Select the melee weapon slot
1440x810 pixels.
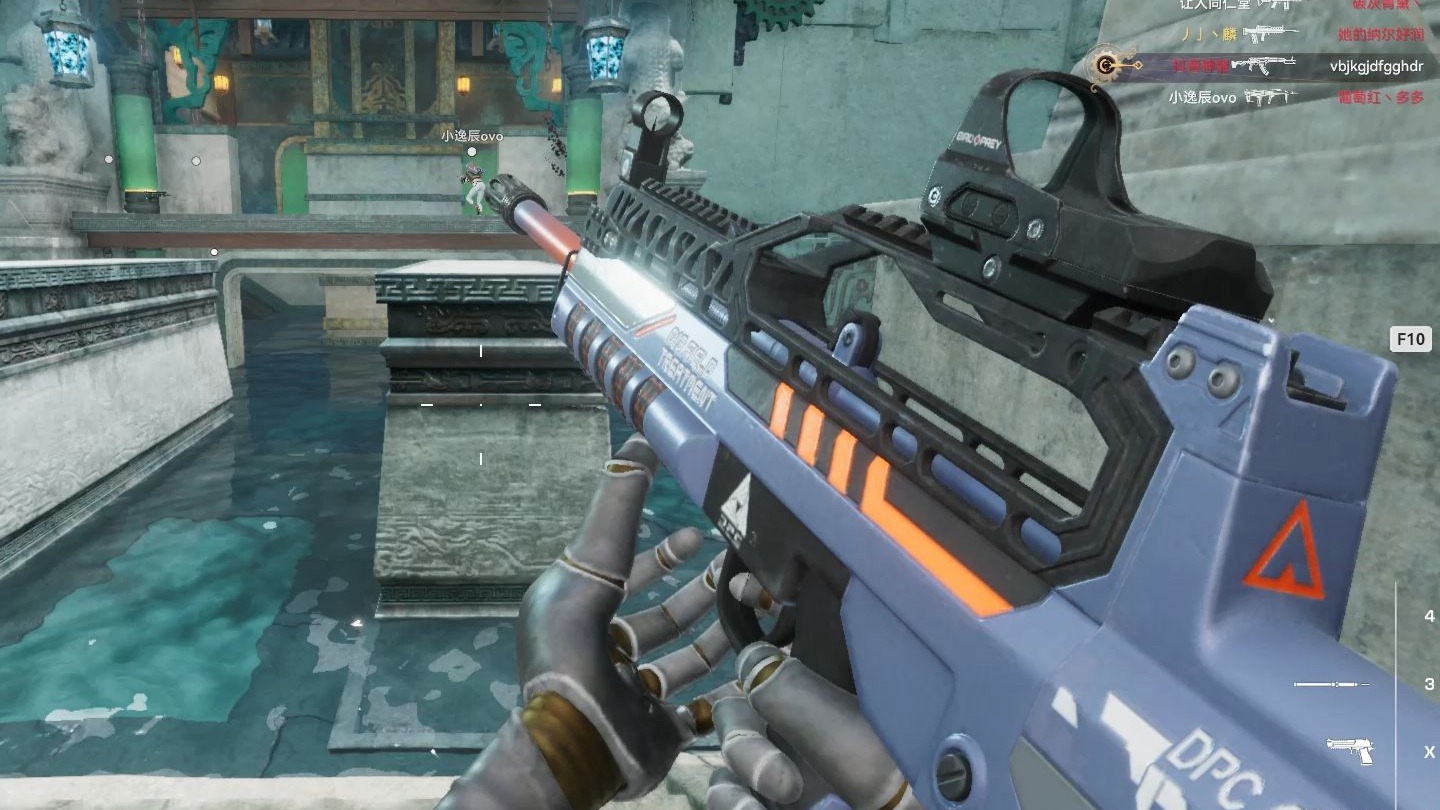[1331, 684]
